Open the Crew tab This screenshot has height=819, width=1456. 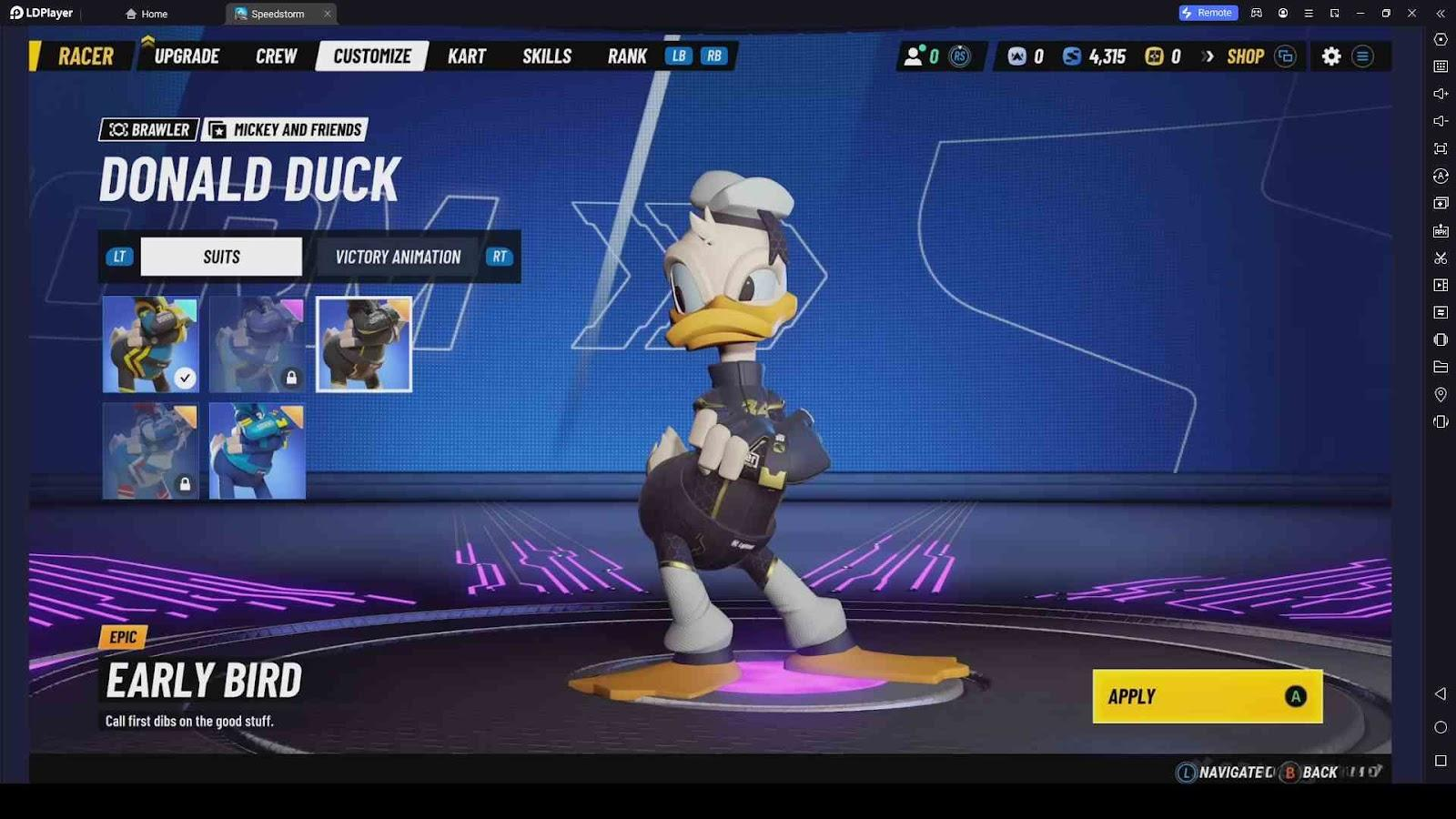[277, 56]
